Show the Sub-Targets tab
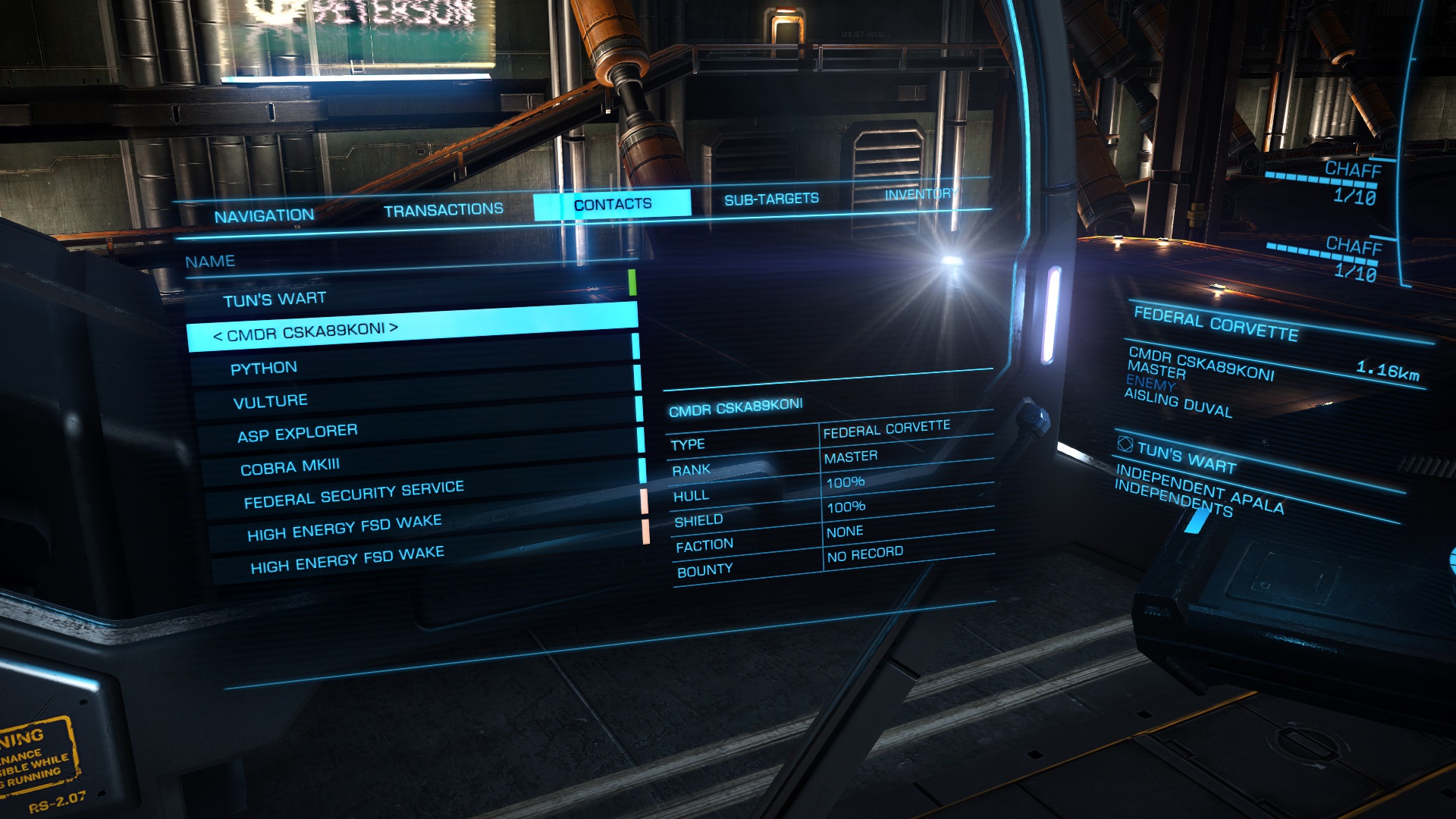 click(771, 199)
